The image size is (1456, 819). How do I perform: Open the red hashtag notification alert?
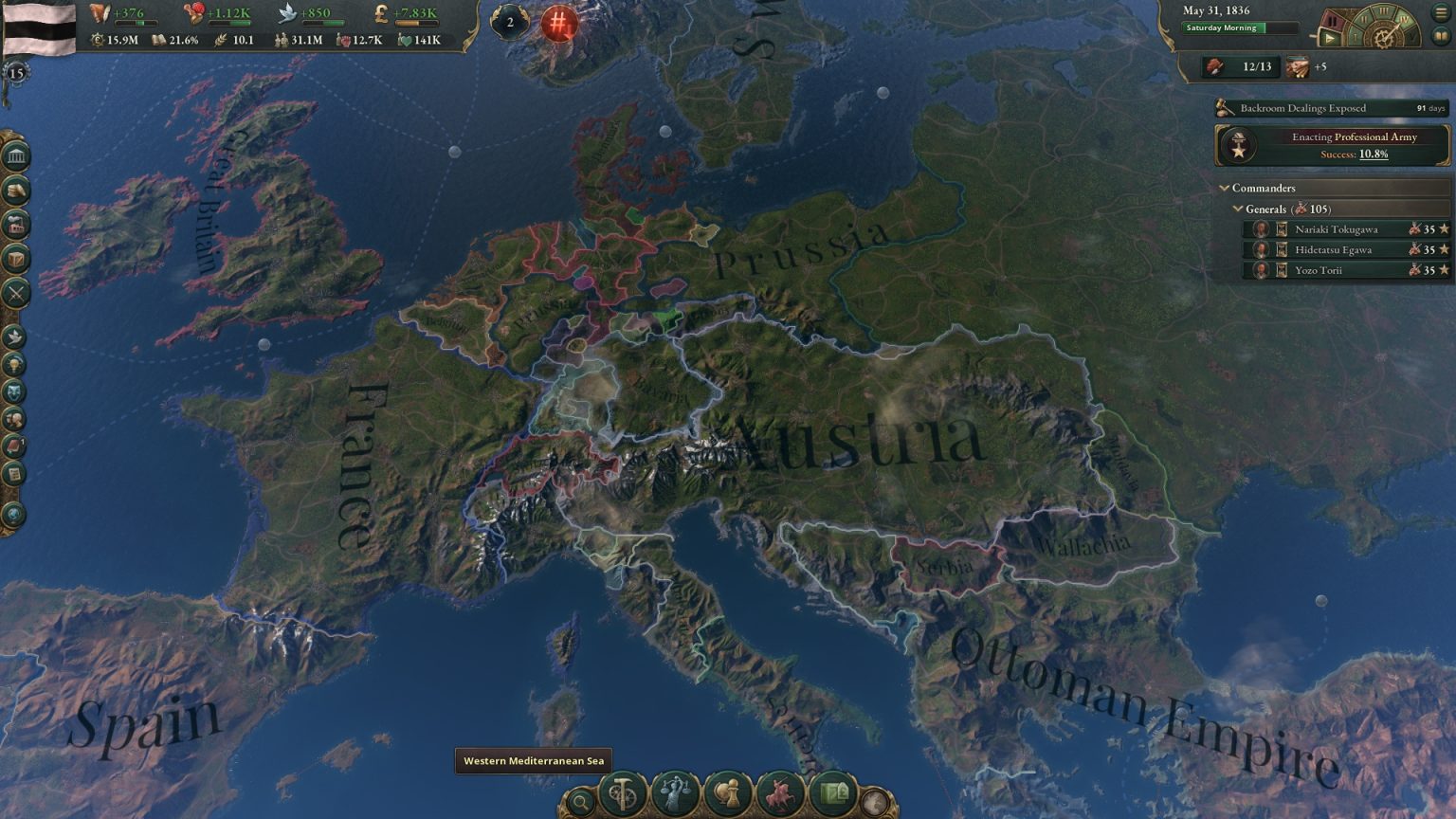558,25
